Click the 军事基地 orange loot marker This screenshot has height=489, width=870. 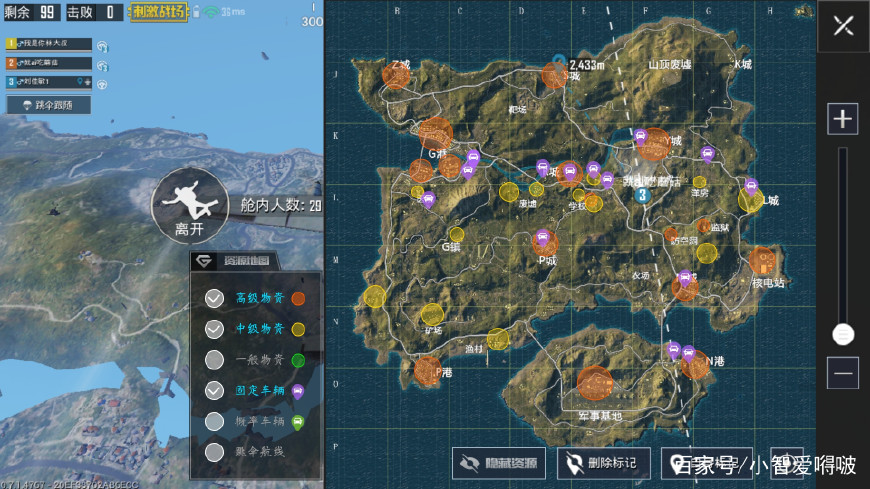tap(595, 382)
